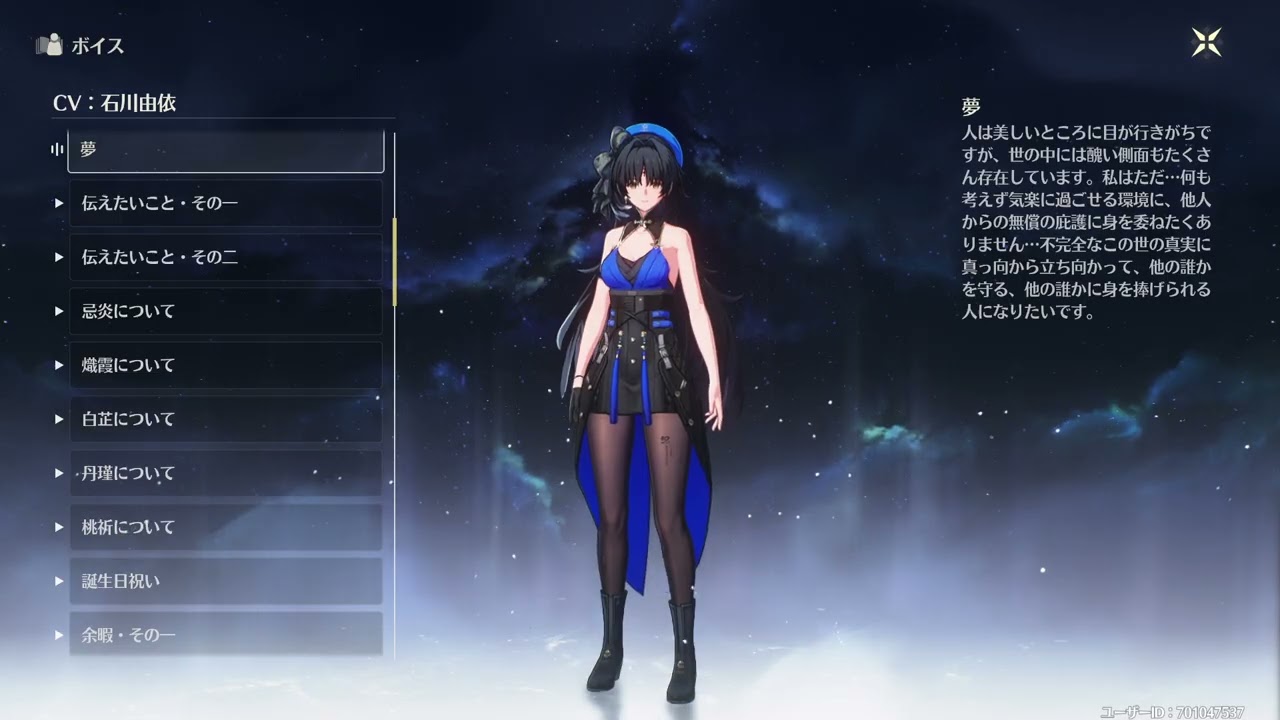This screenshot has width=1280, height=720.
Task: Click the voice list scrollbar handle
Action: click(394, 261)
